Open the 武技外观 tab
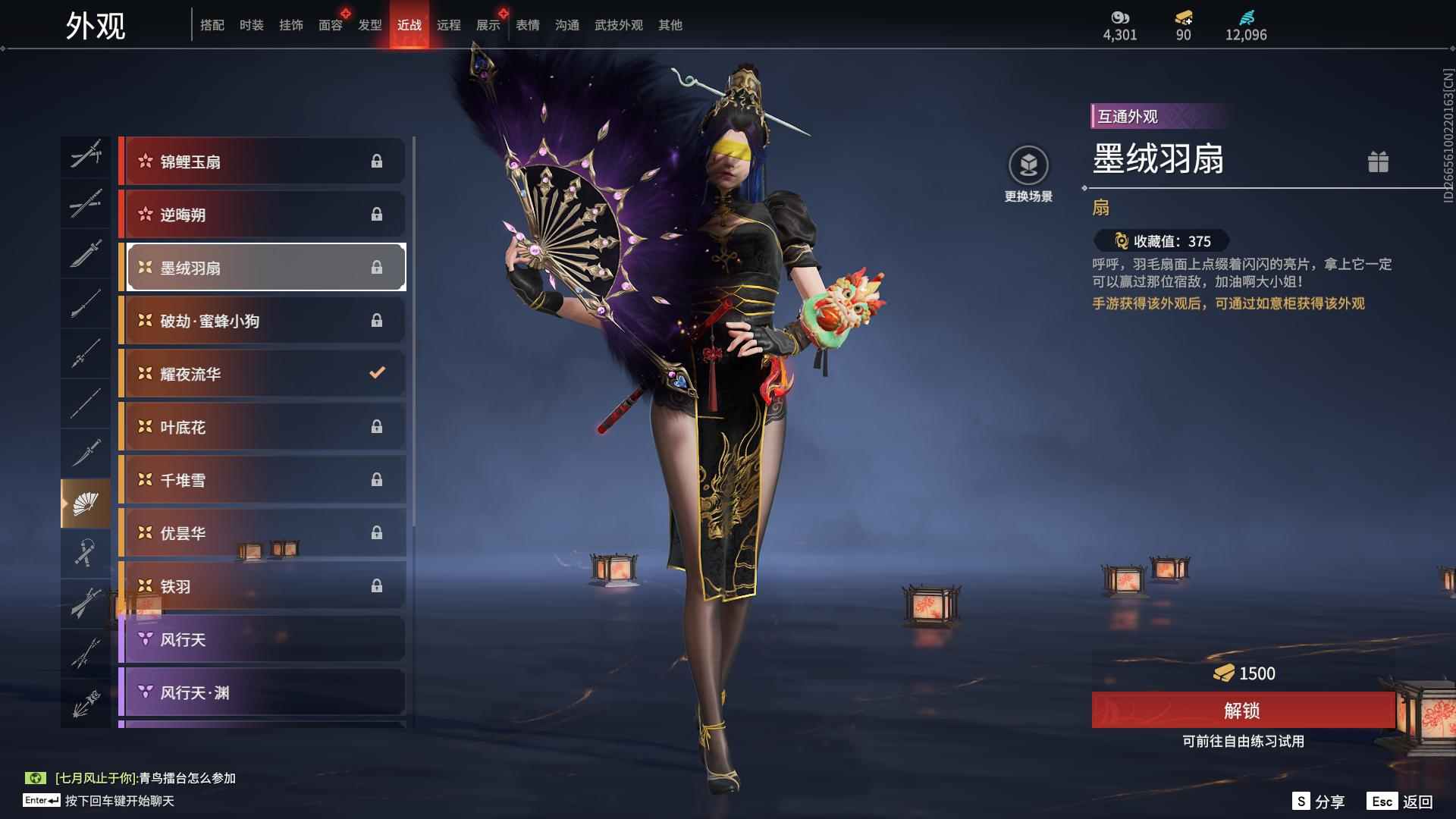 [618, 25]
